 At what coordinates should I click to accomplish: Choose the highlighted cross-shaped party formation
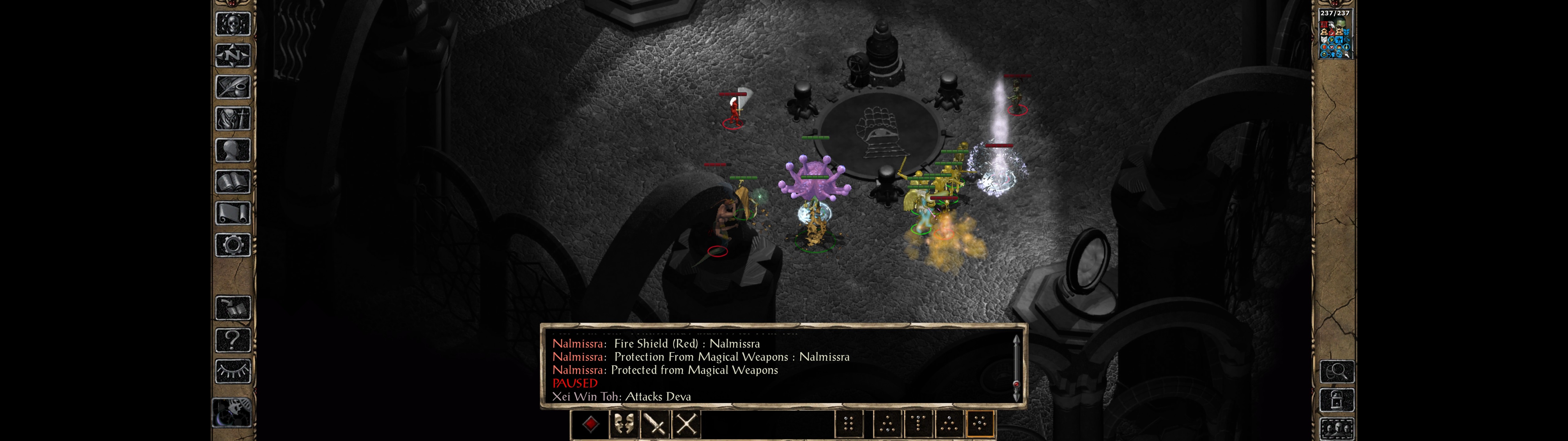coord(980,424)
